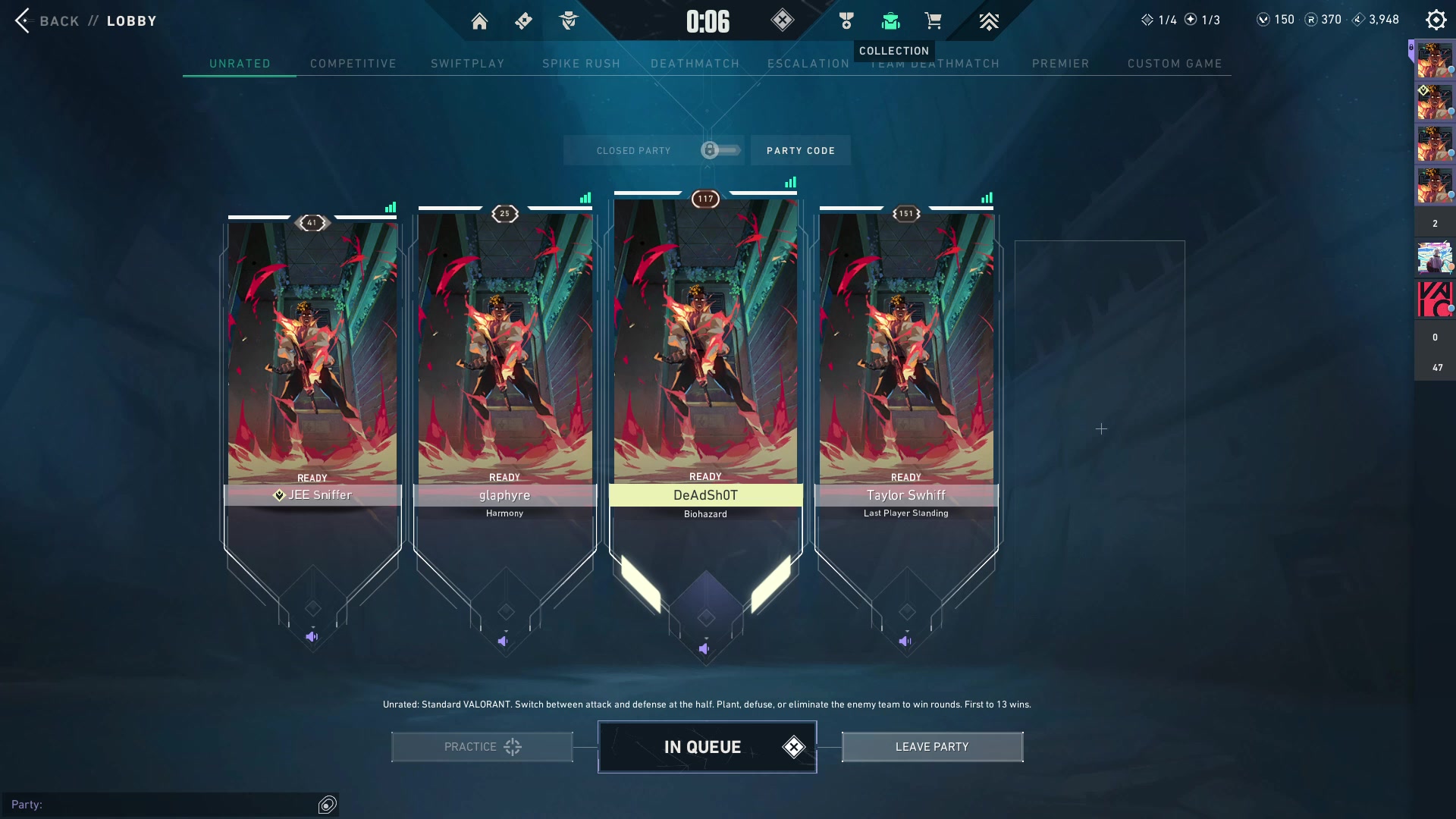Switch to Deathmatch mode
Screen dimensions: 1456x819
[695, 64]
